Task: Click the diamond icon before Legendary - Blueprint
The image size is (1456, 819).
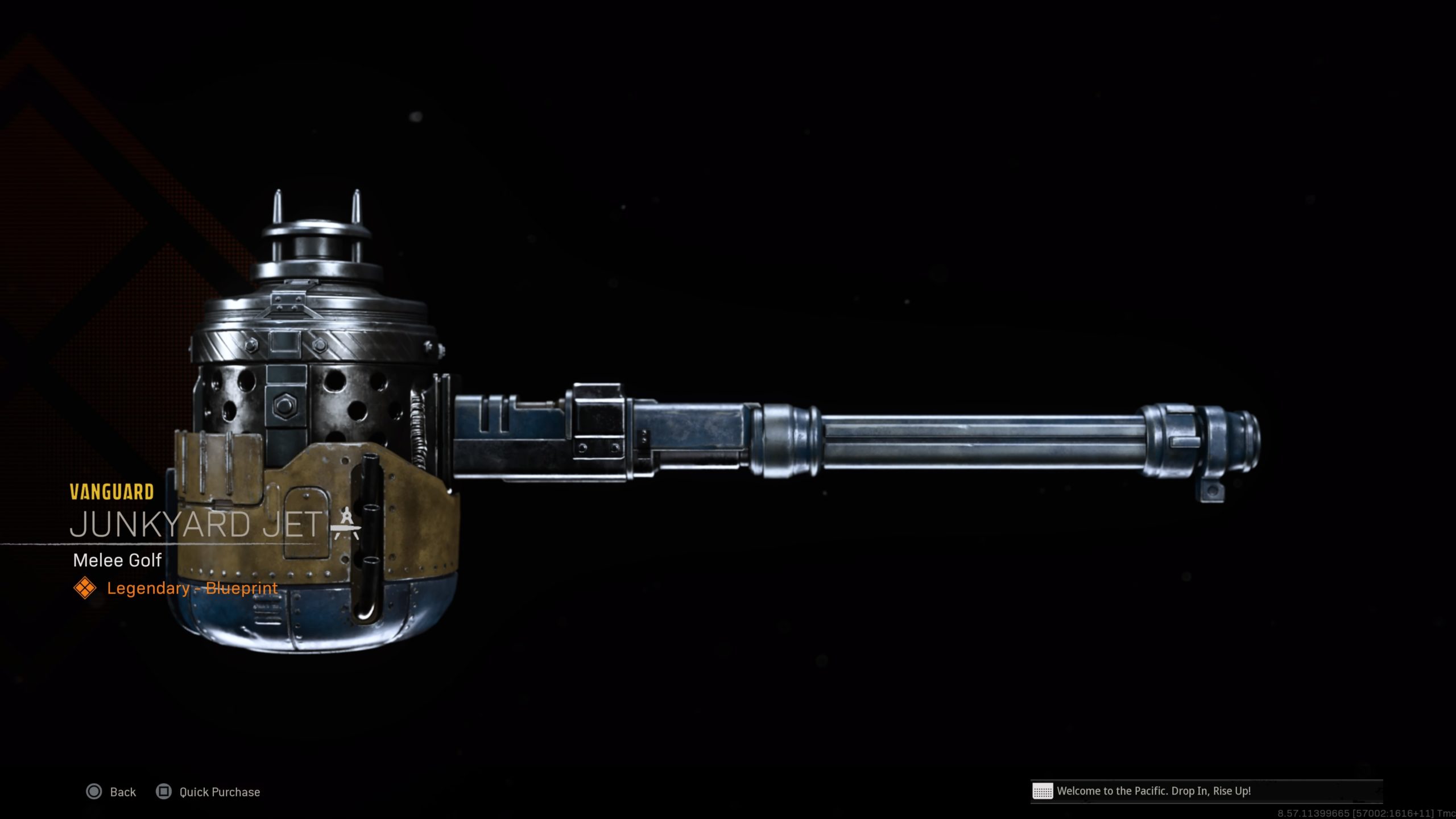Action: [86, 588]
